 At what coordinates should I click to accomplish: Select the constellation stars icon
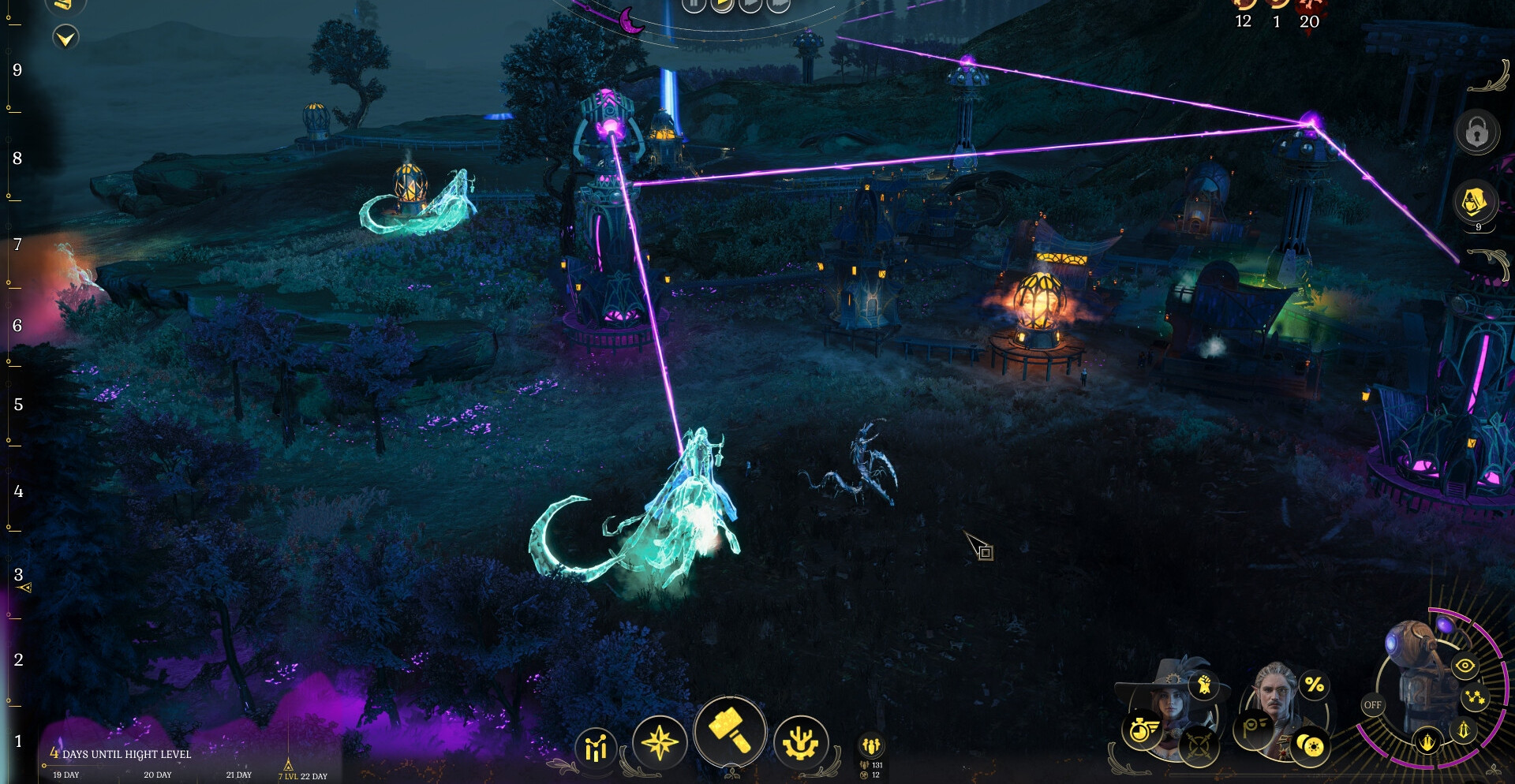click(1475, 697)
